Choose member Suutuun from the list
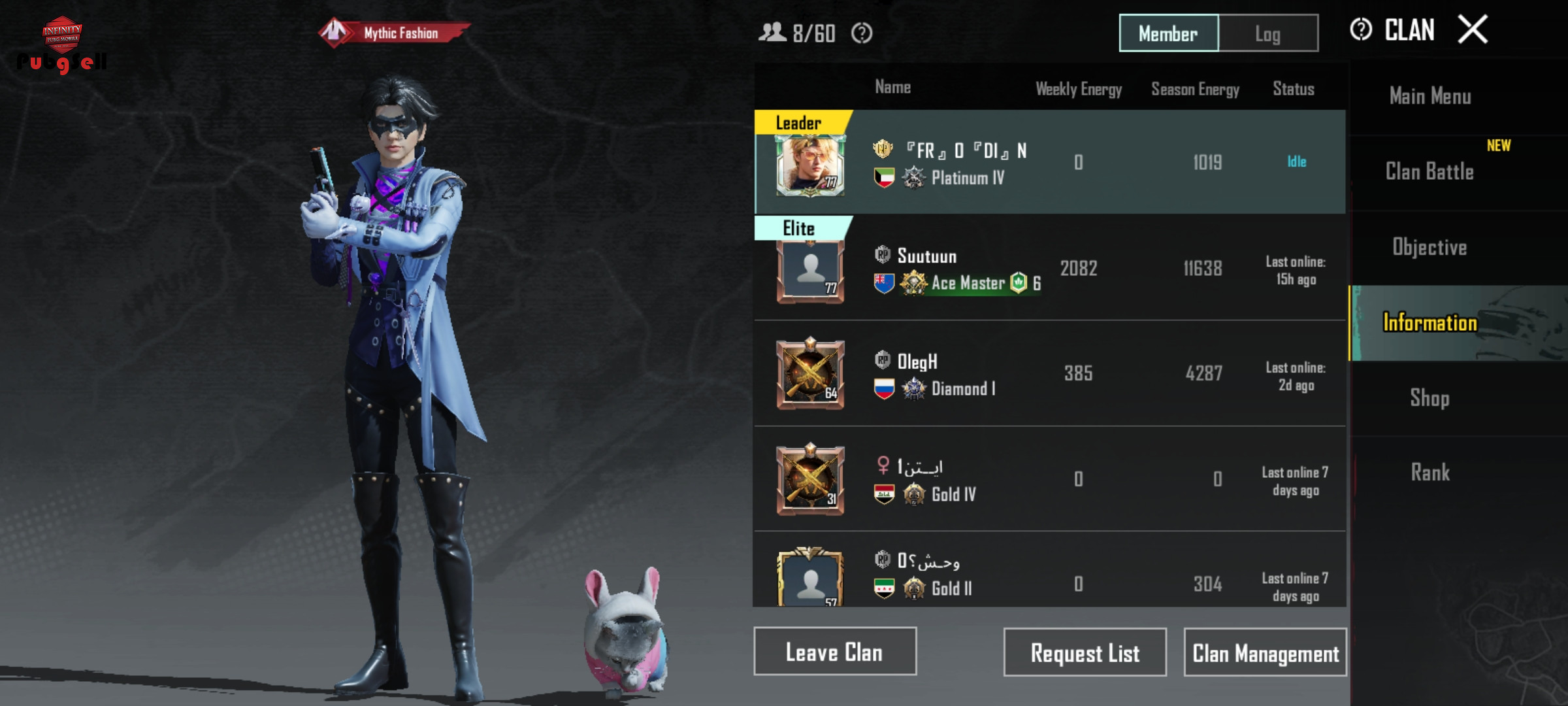This screenshot has height=706, width=1568. (1049, 268)
